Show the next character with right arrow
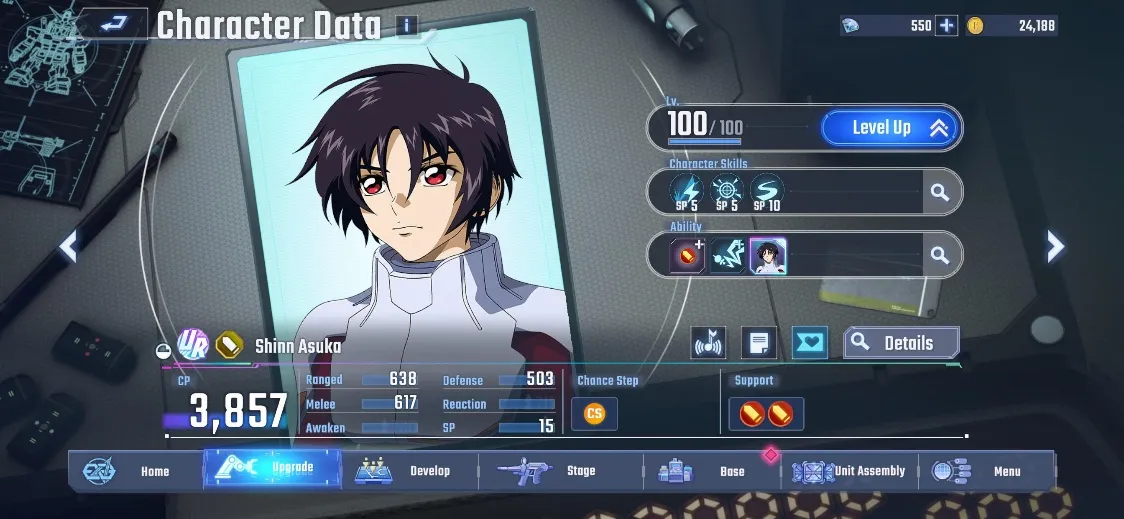 pos(1055,246)
